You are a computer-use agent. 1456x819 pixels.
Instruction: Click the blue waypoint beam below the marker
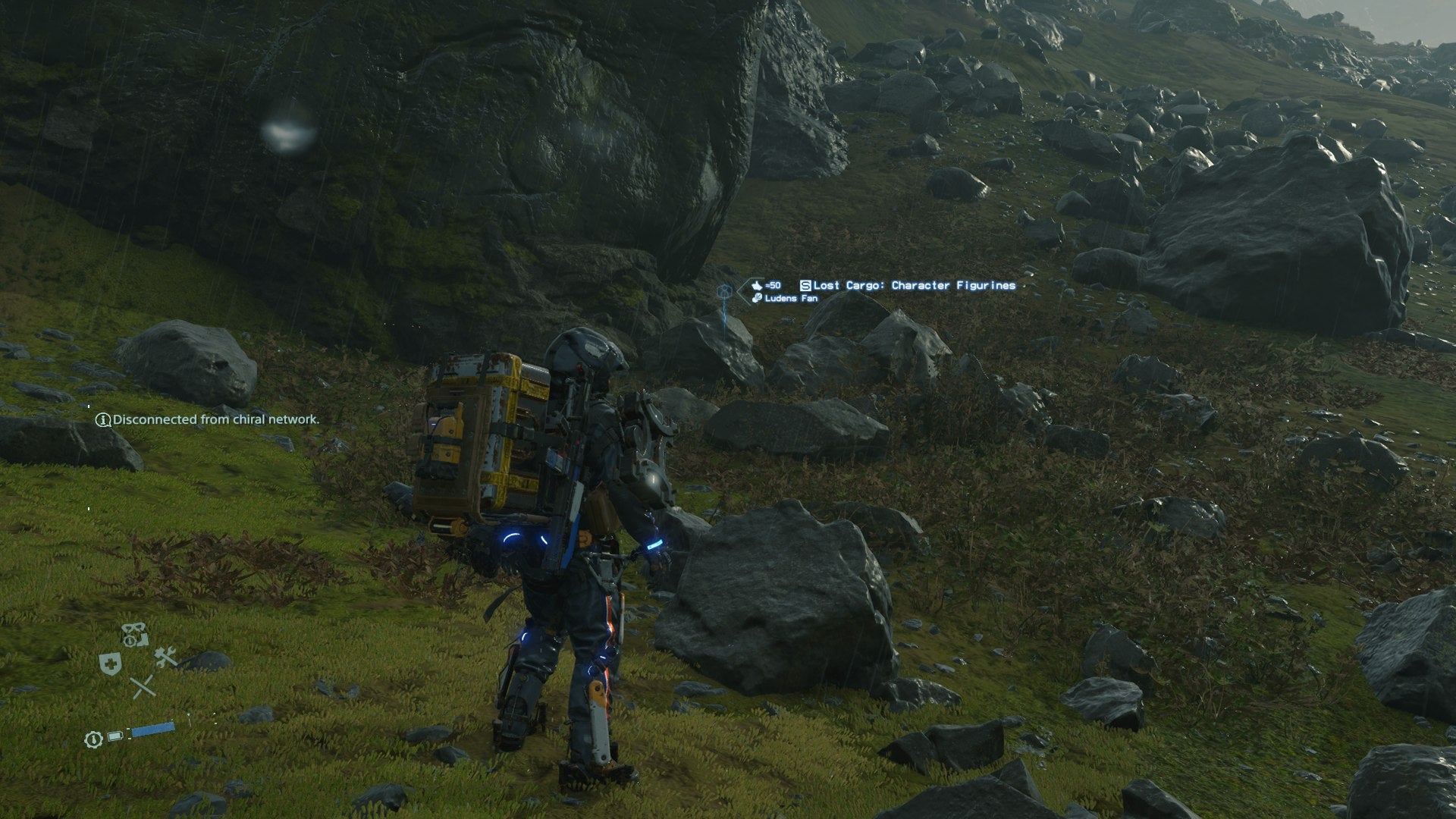coord(724,318)
